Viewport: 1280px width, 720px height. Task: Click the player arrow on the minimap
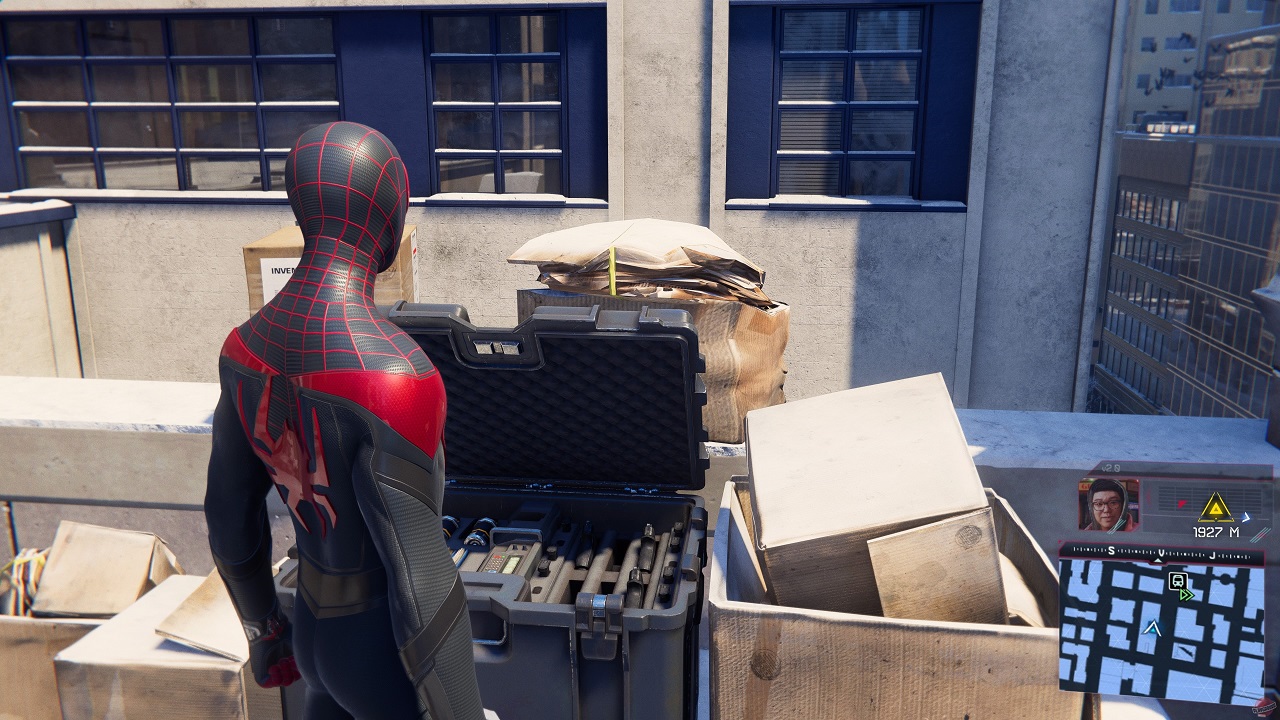[1153, 628]
